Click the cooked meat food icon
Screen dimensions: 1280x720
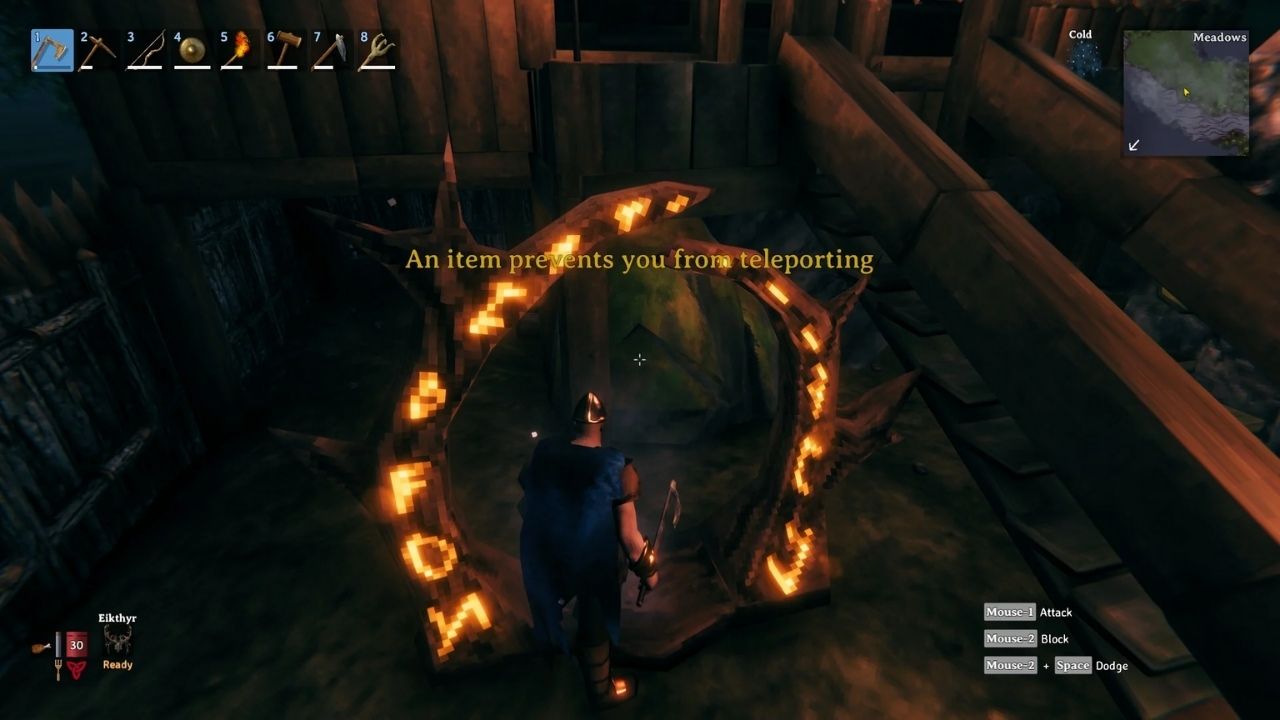click(x=38, y=646)
